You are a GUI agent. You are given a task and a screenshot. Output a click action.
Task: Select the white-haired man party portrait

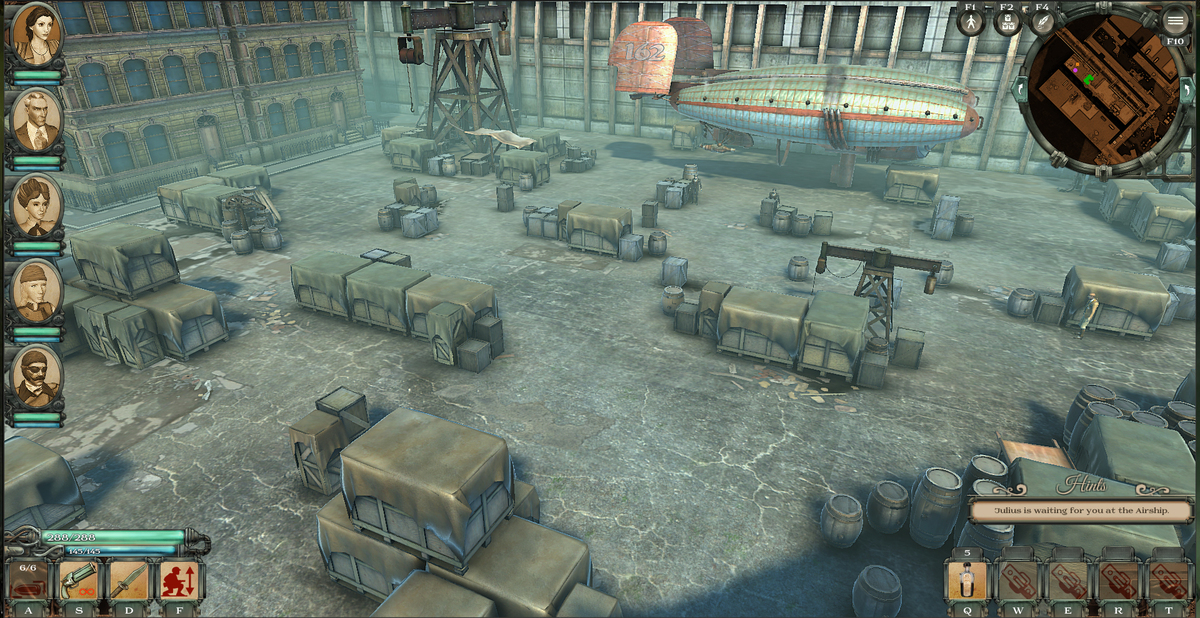(x=37, y=120)
